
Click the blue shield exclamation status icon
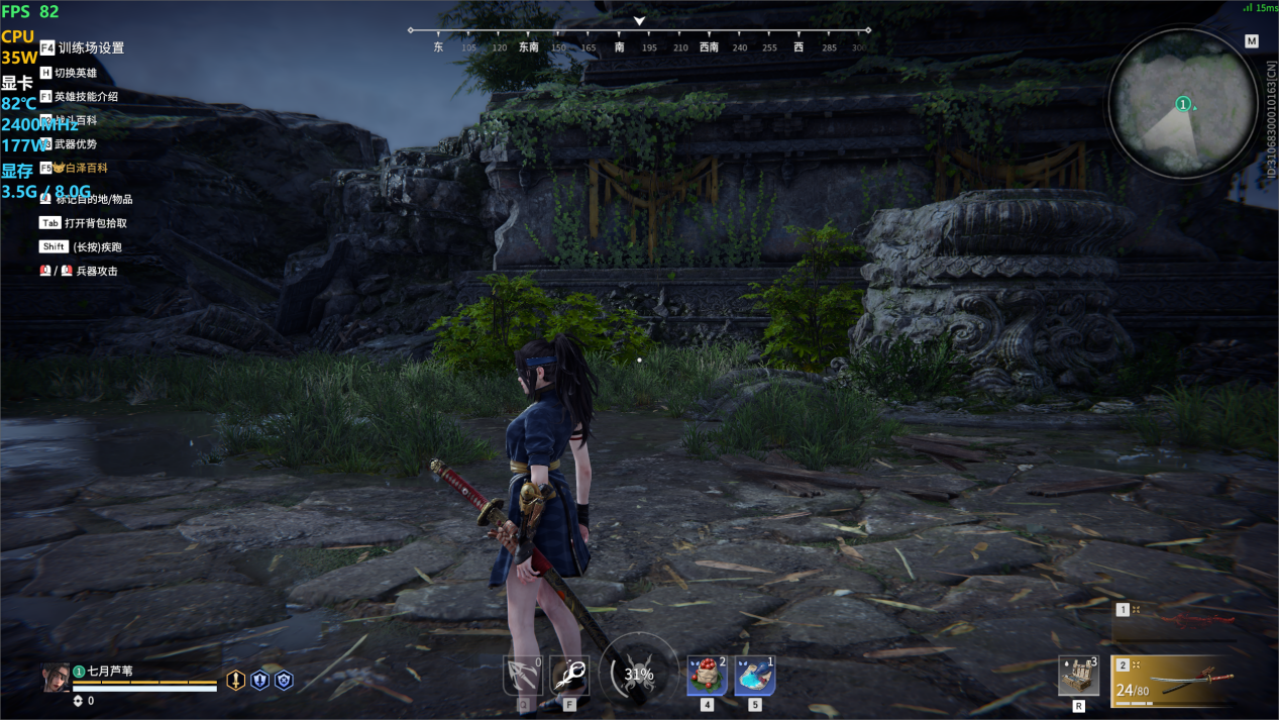[260, 680]
